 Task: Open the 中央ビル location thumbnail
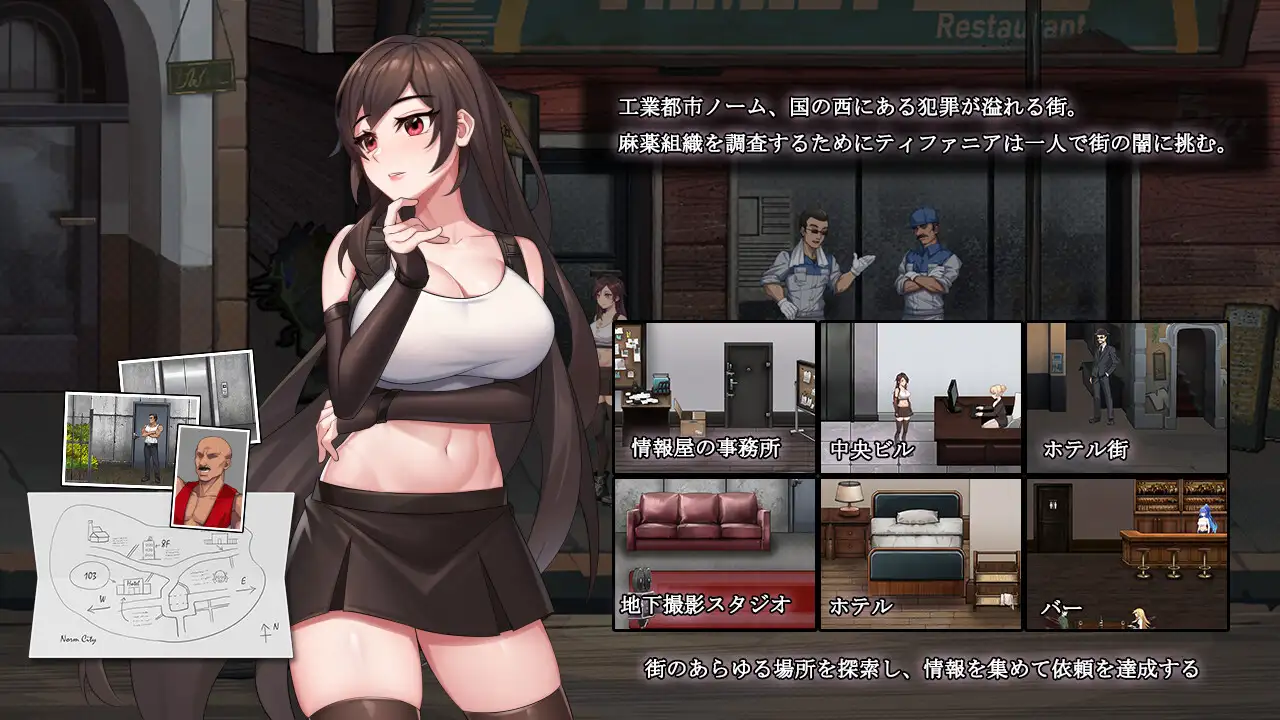point(921,397)
